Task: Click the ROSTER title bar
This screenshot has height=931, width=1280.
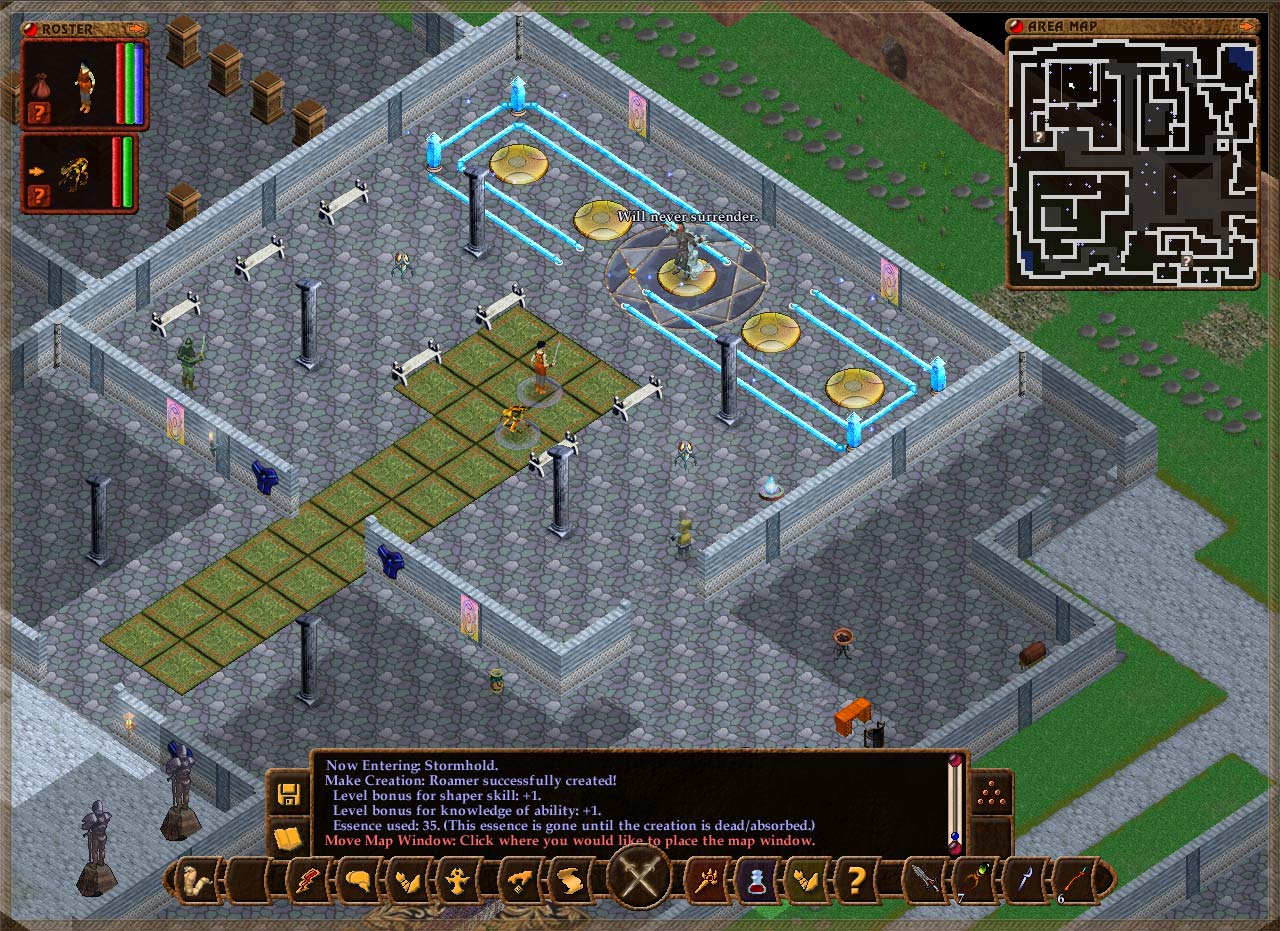Action: tap(67, 29)
